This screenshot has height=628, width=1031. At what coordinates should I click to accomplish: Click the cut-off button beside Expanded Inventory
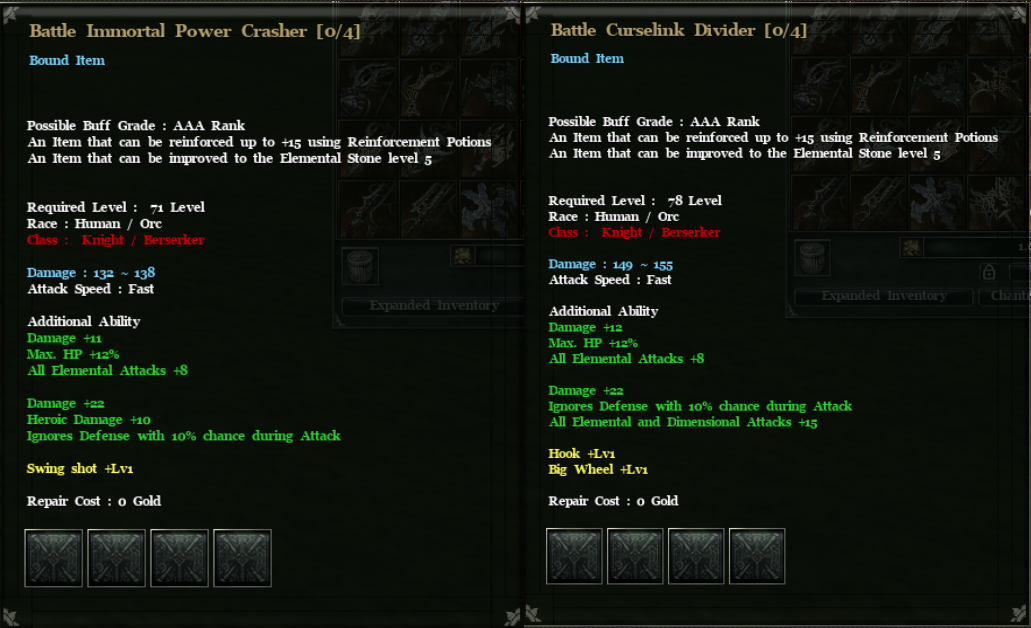1008,296
